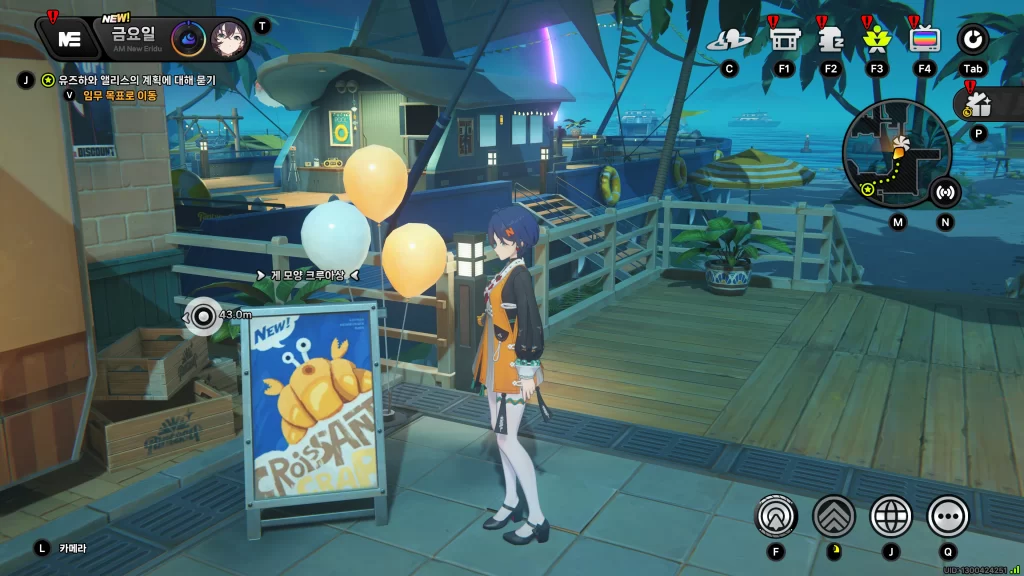Open the three-dot more options button
This screenshot has height=576, width=1024.
pos(948,516)
